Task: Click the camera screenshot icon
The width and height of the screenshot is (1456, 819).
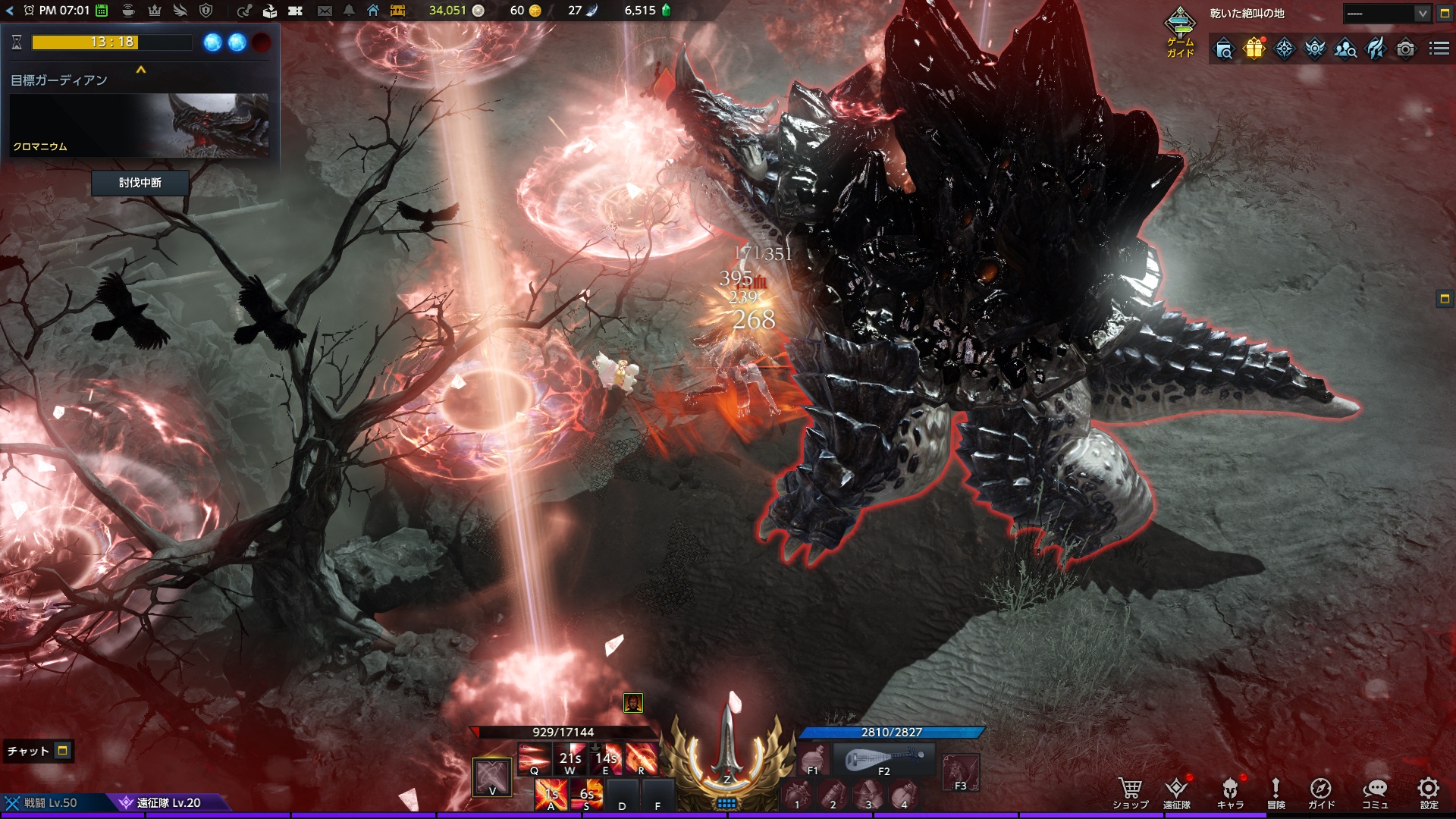Action: pyautogui.click(x=1405, y=49)
